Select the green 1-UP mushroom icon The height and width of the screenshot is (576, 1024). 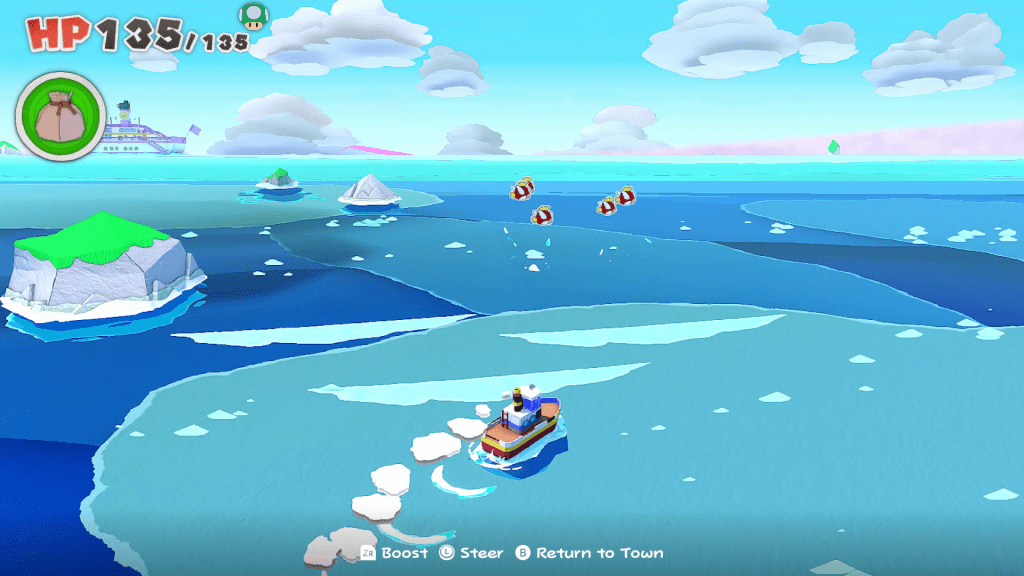[253, 16]
